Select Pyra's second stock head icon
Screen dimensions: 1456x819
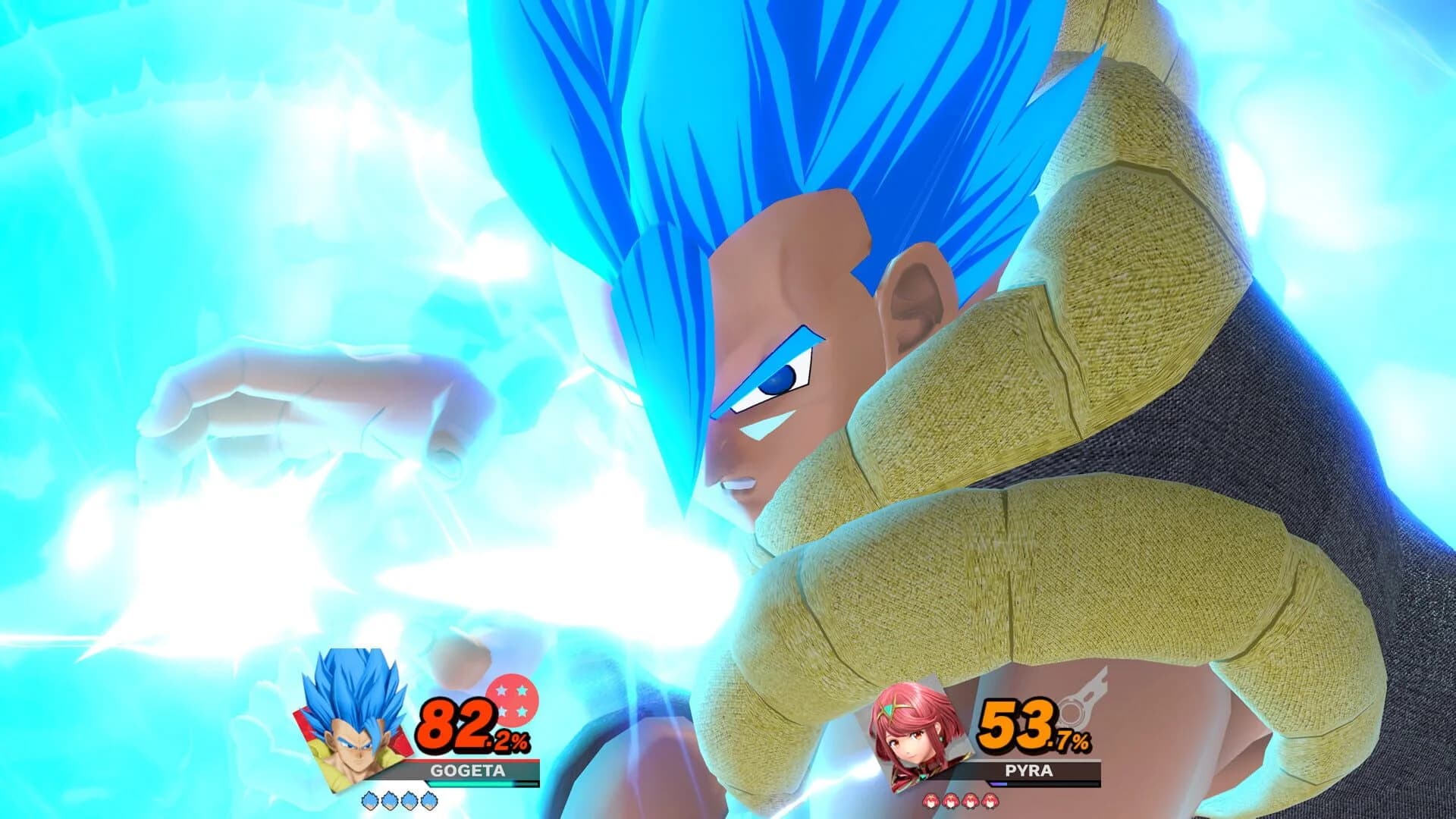951,802
